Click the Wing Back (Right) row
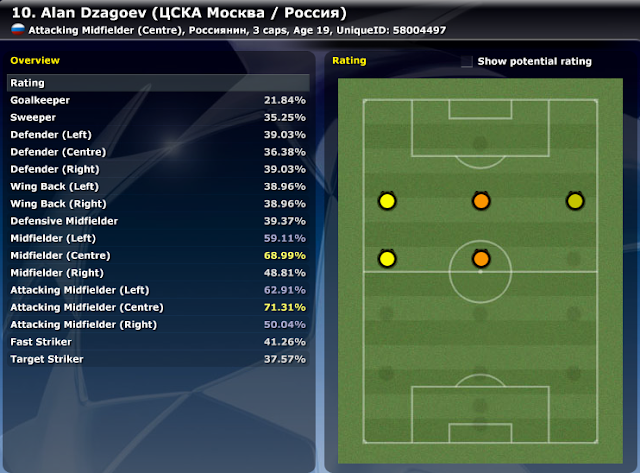640x473 pixels. coord(158,204)
